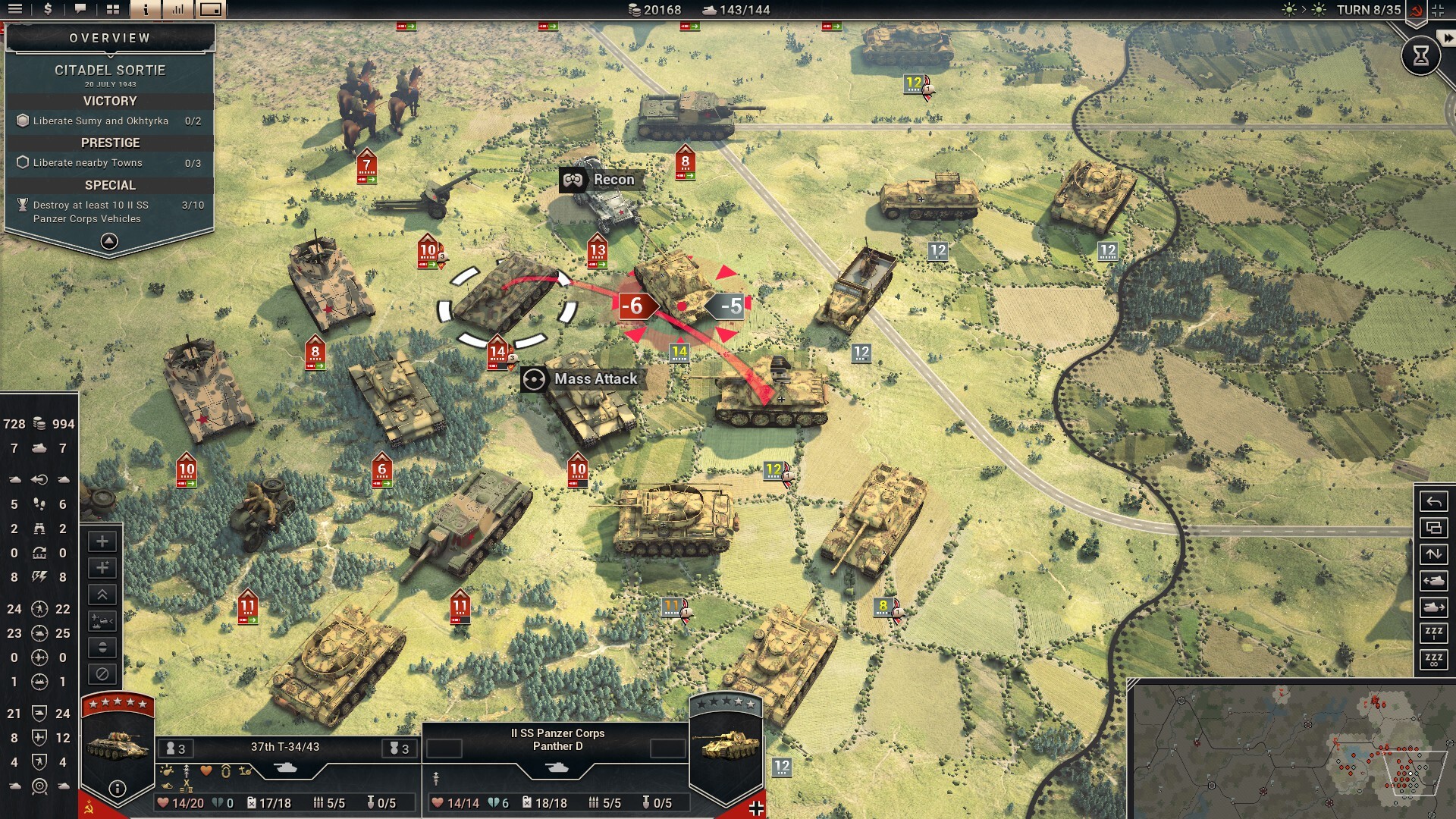Toggle the info 'i' panel button

146,9
